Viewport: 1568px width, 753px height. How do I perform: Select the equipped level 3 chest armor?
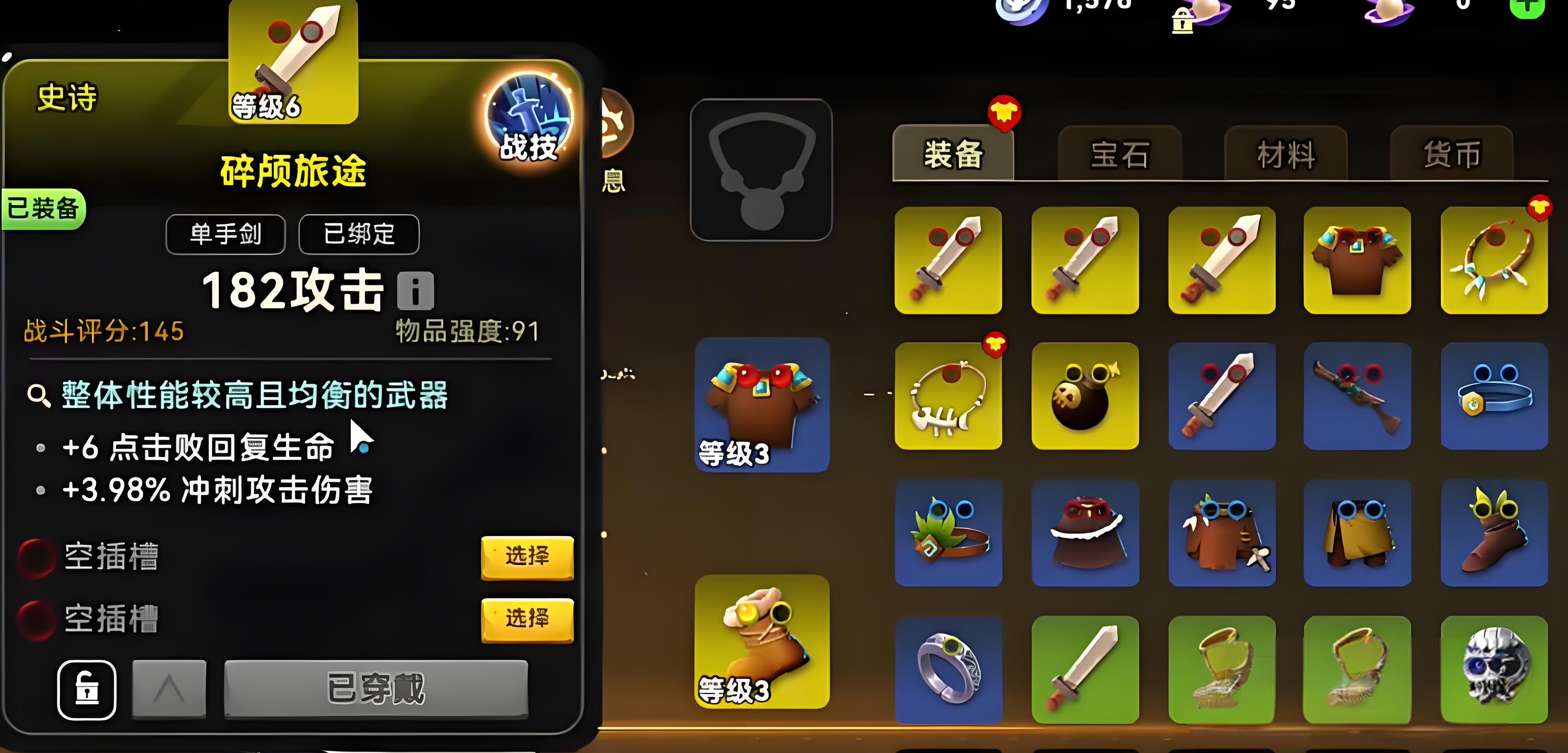[x=762, y=405]
